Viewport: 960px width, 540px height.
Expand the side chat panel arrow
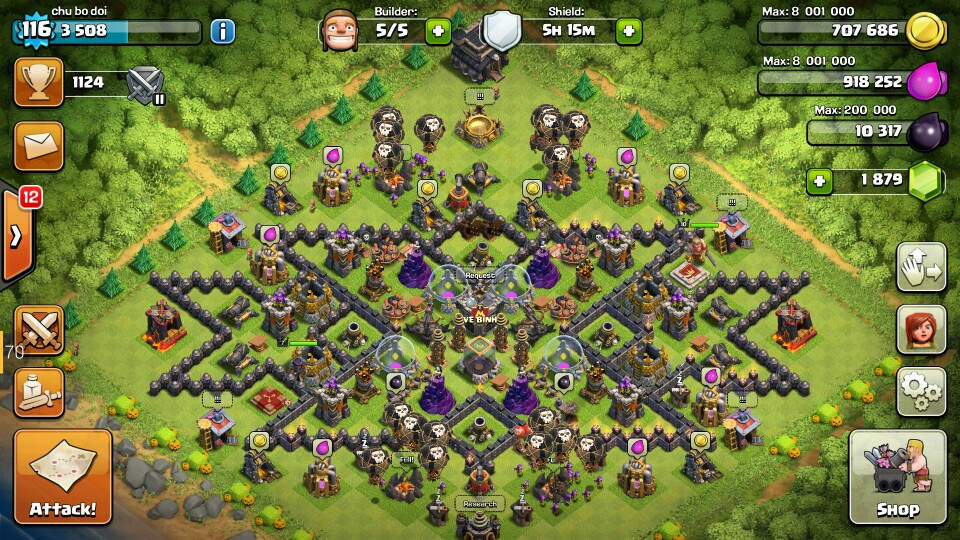(x=18, y=236)
